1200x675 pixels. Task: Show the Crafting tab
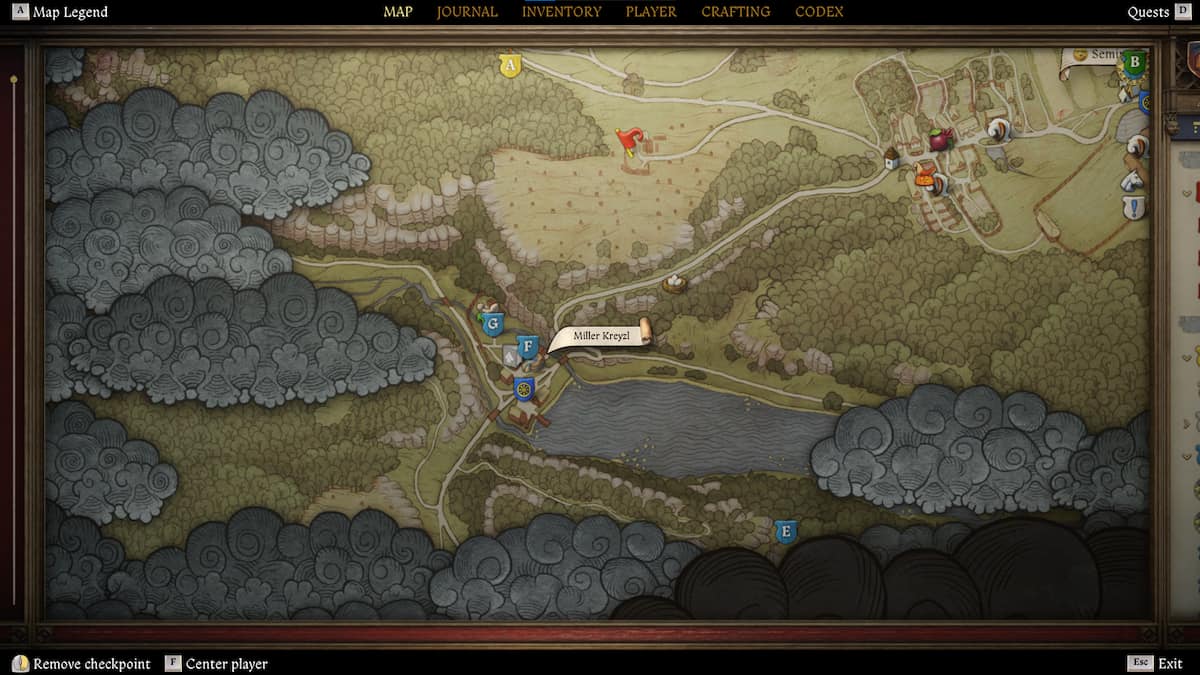click(x=735, y=12)
